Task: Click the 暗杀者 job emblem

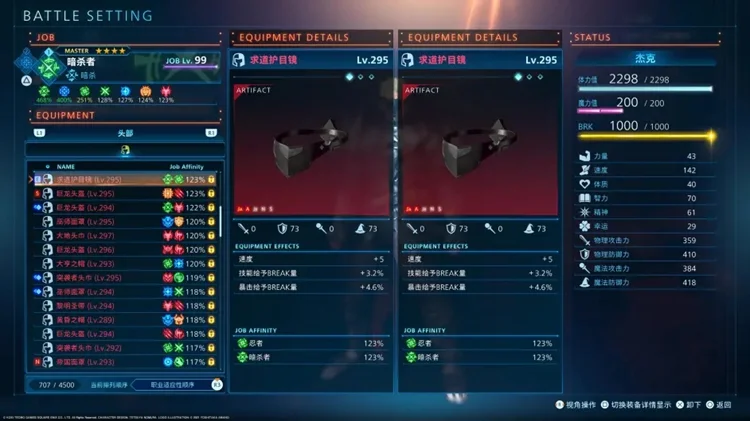Action: click(x=48, y=67)
